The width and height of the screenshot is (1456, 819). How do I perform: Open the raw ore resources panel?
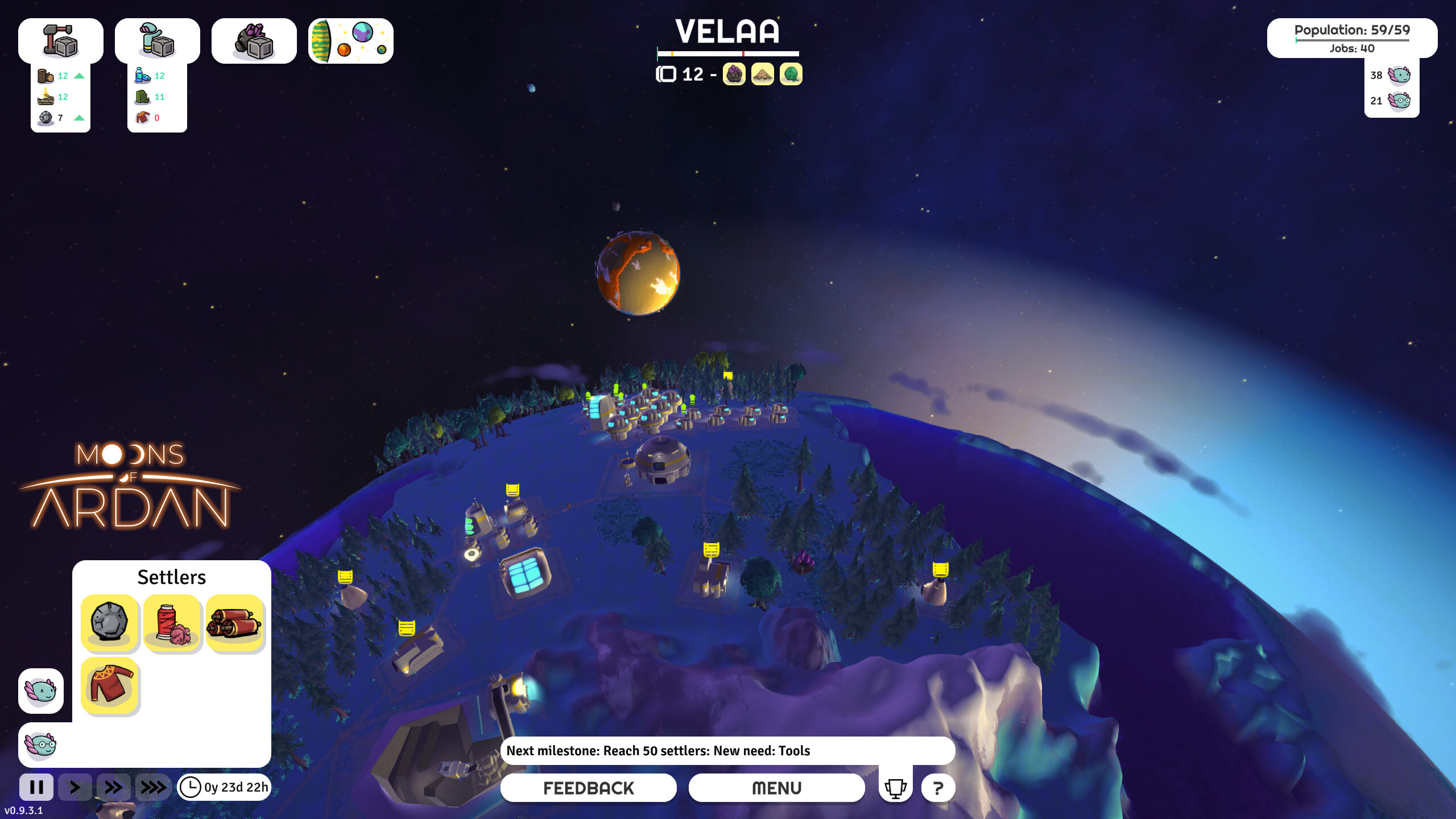254,40
